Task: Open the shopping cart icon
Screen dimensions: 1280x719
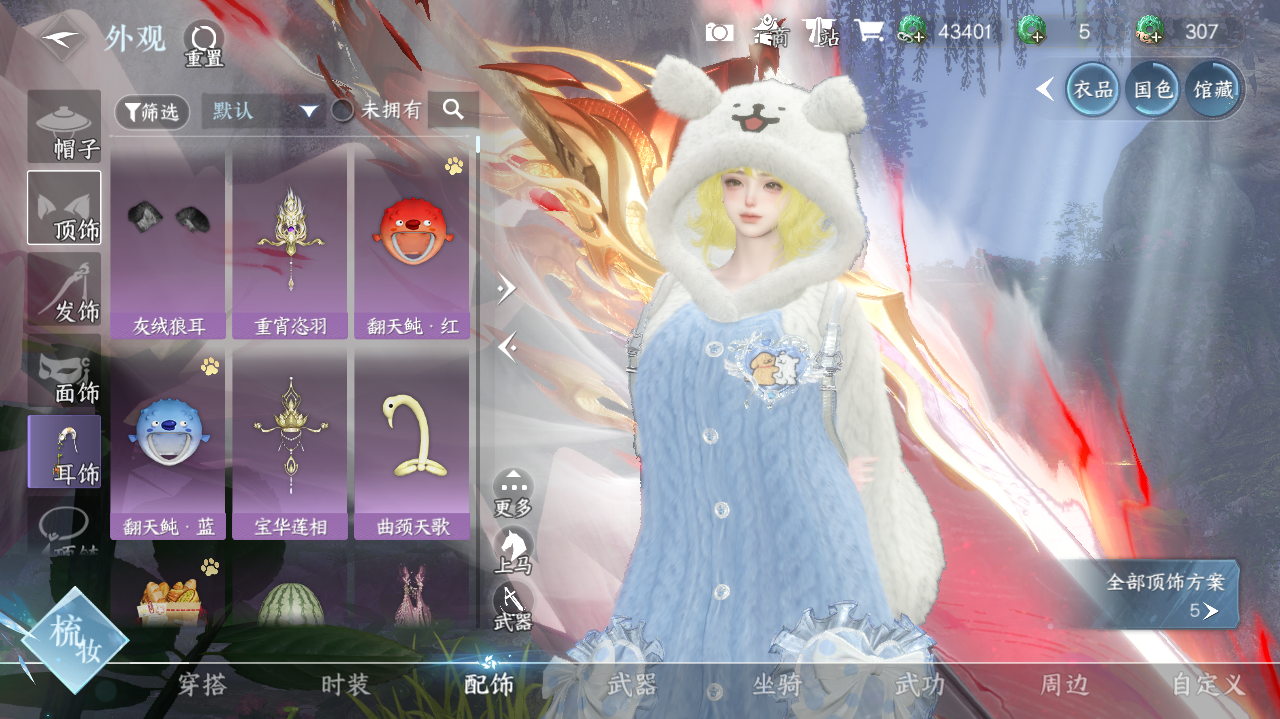Action: [868, 32]
